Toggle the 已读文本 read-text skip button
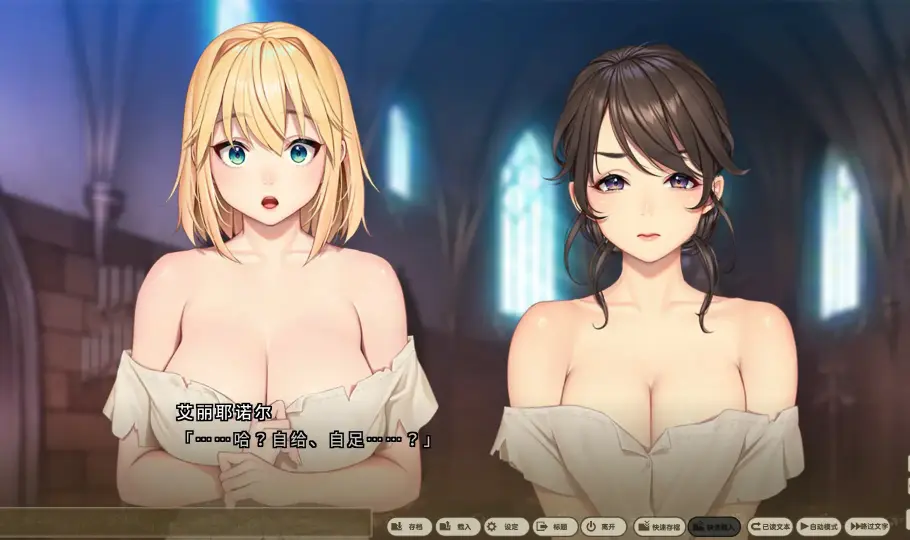Image resolution: width=910 pixels, height=540 pixels. point(770,526)
